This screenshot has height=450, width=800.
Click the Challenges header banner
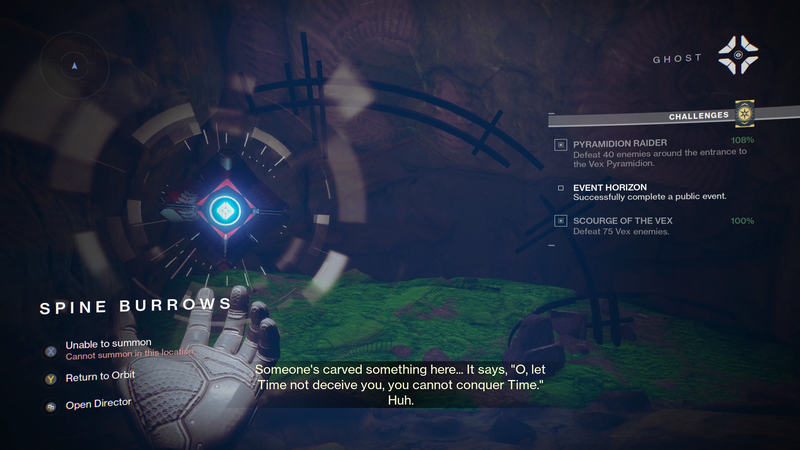[x=698, y=116]
